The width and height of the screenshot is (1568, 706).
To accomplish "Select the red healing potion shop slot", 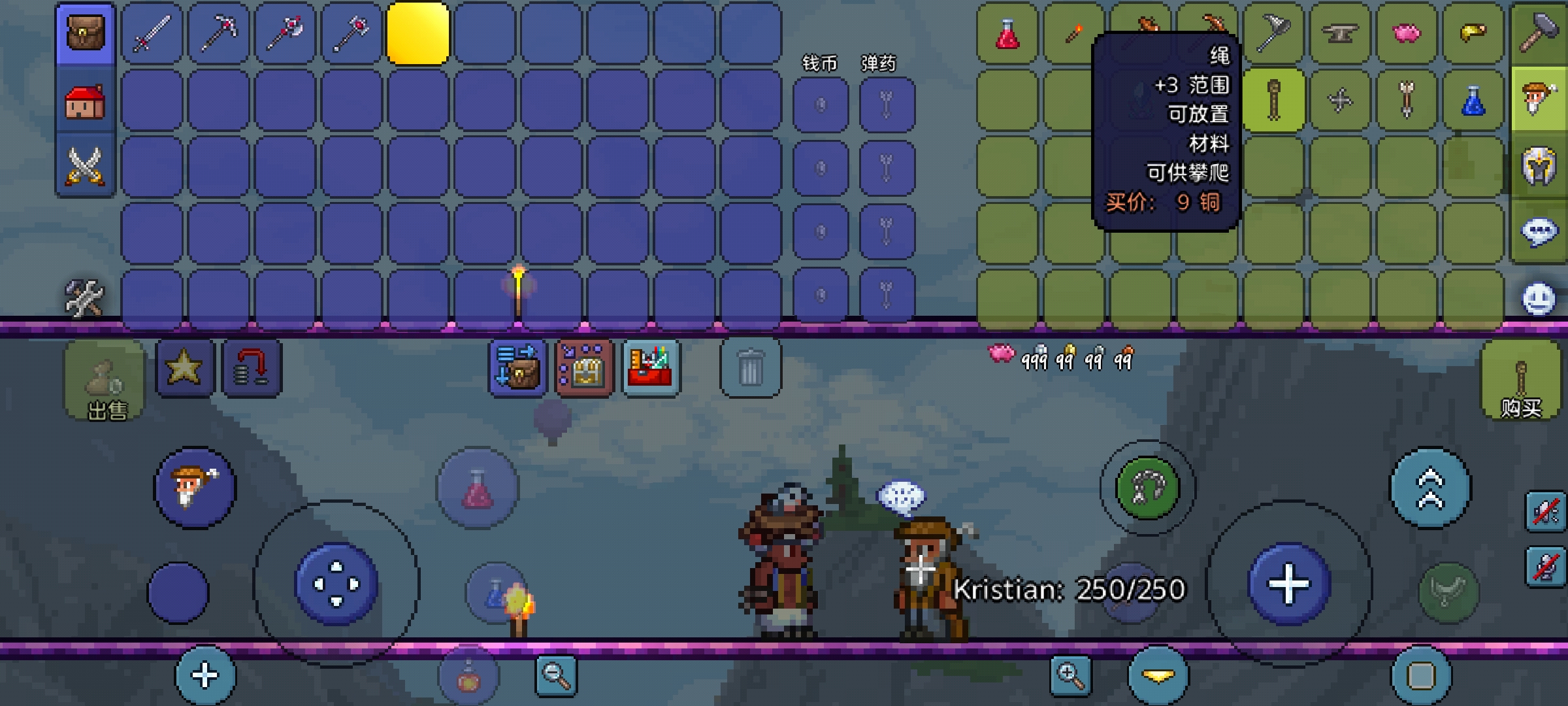I will point(1007,33).
